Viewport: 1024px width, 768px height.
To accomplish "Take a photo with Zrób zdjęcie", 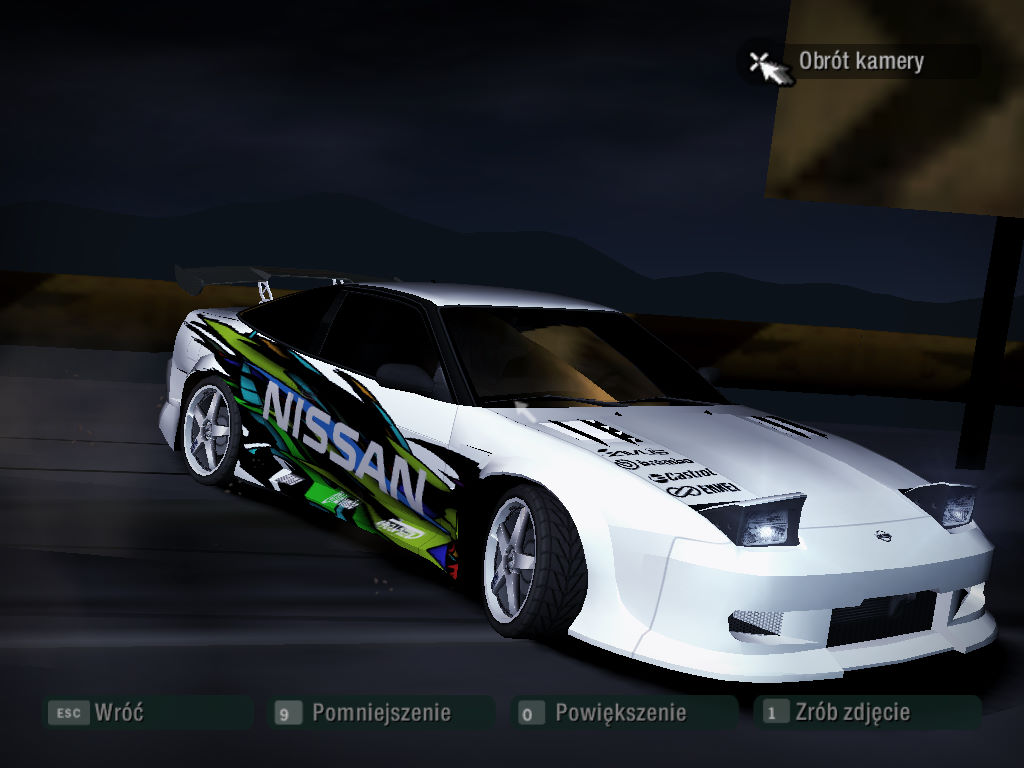I will pyautogui.click(x=852, y=713).
